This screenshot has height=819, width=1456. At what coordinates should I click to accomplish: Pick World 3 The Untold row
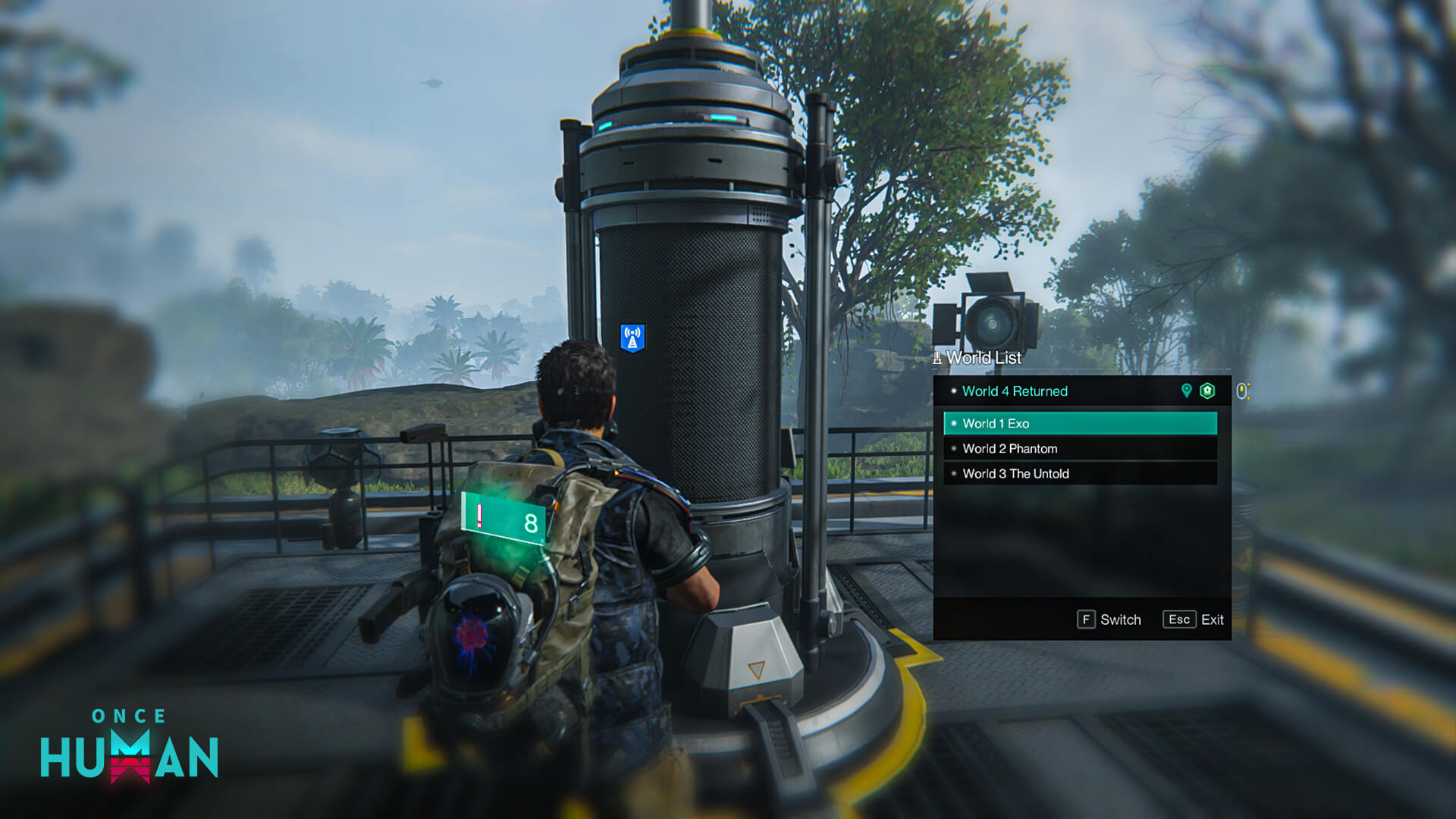point(1079,473)
